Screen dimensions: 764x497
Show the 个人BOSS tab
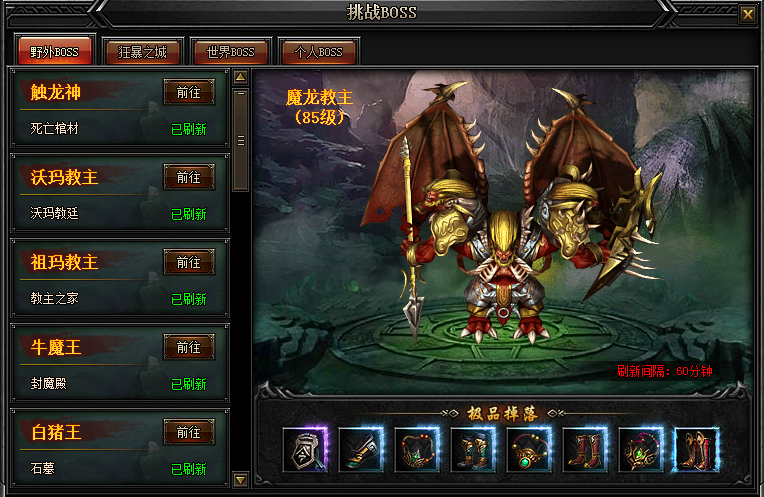(x=318, y=52)
